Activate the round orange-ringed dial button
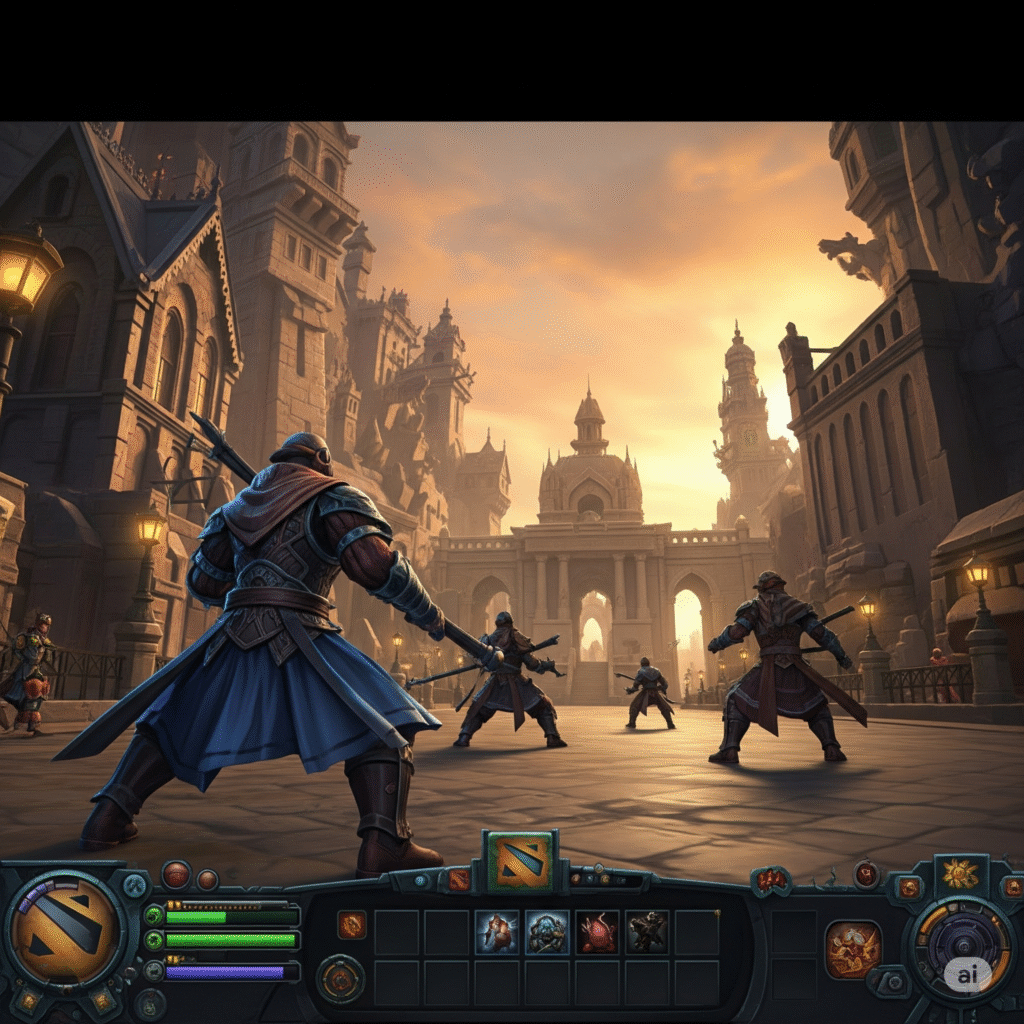Screen dimensions: 1024x1024 (x=340, y=979)
